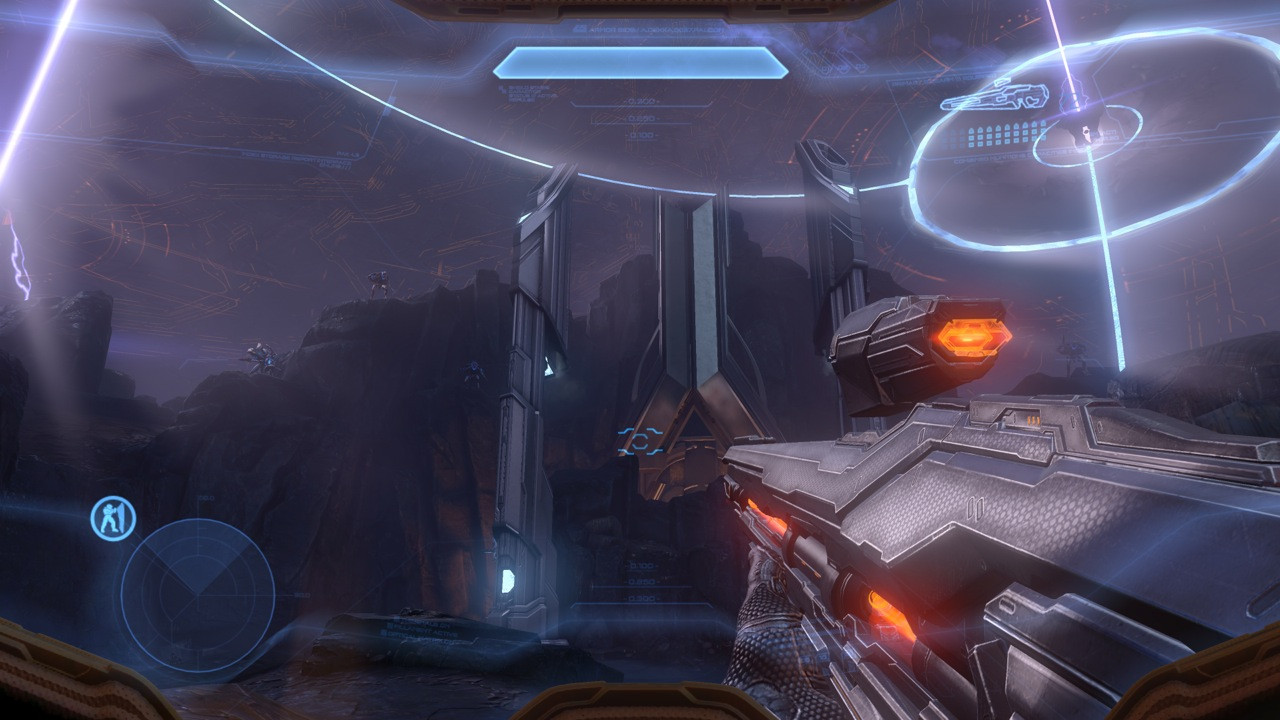Click the center of the motion tracker circle

point(197,593)
